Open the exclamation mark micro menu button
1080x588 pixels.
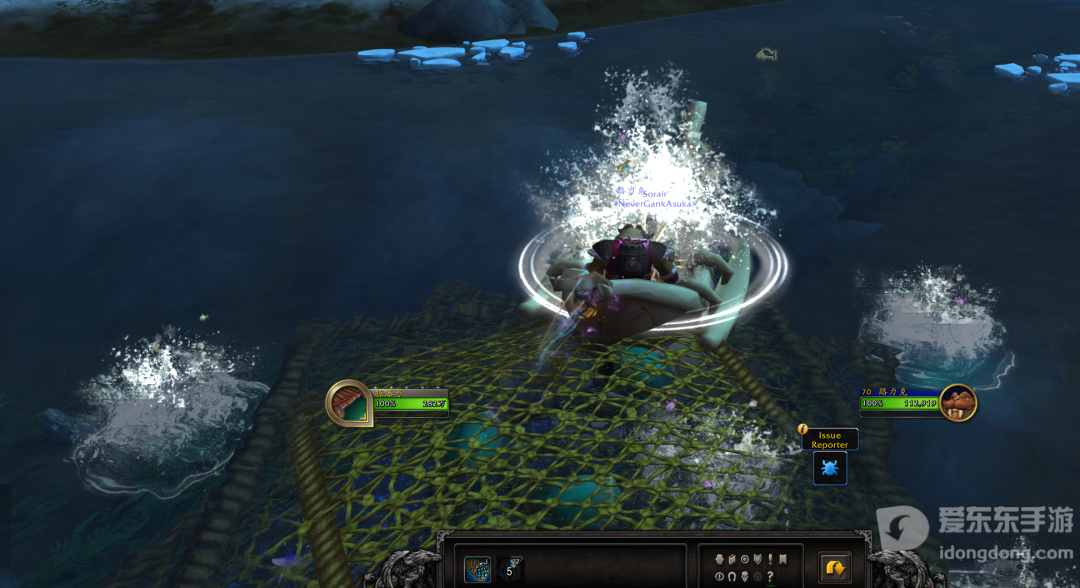tap(771, 559)
